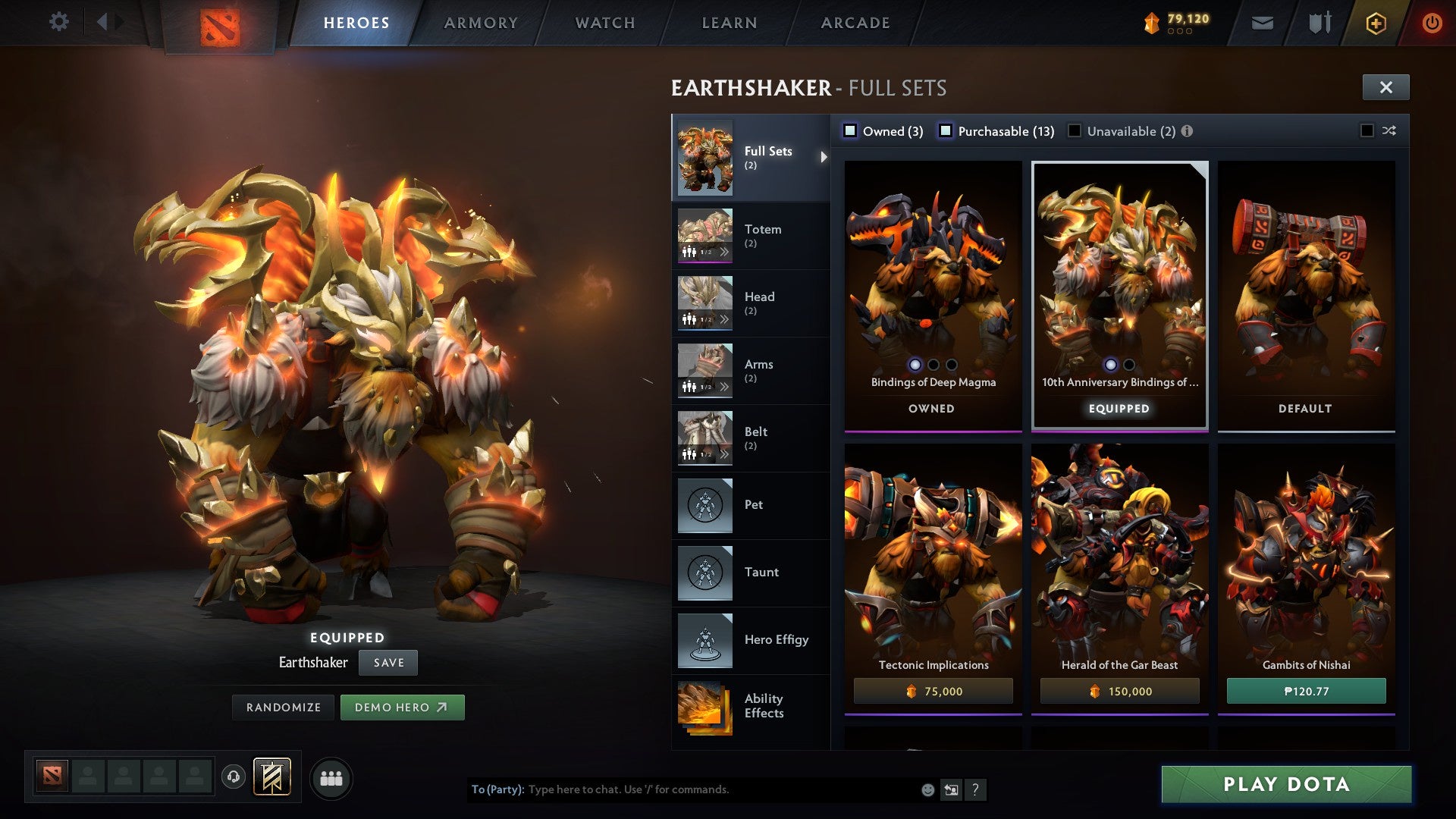Open the ARCADE menu

[x=855, y=22]
